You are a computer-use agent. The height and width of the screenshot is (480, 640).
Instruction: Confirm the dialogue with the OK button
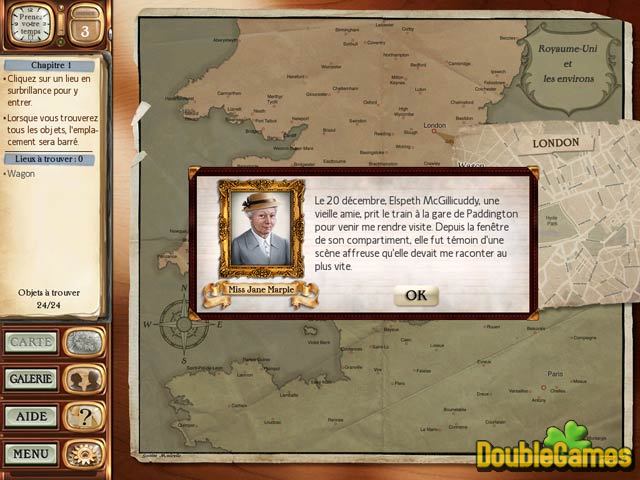(415, 295)
